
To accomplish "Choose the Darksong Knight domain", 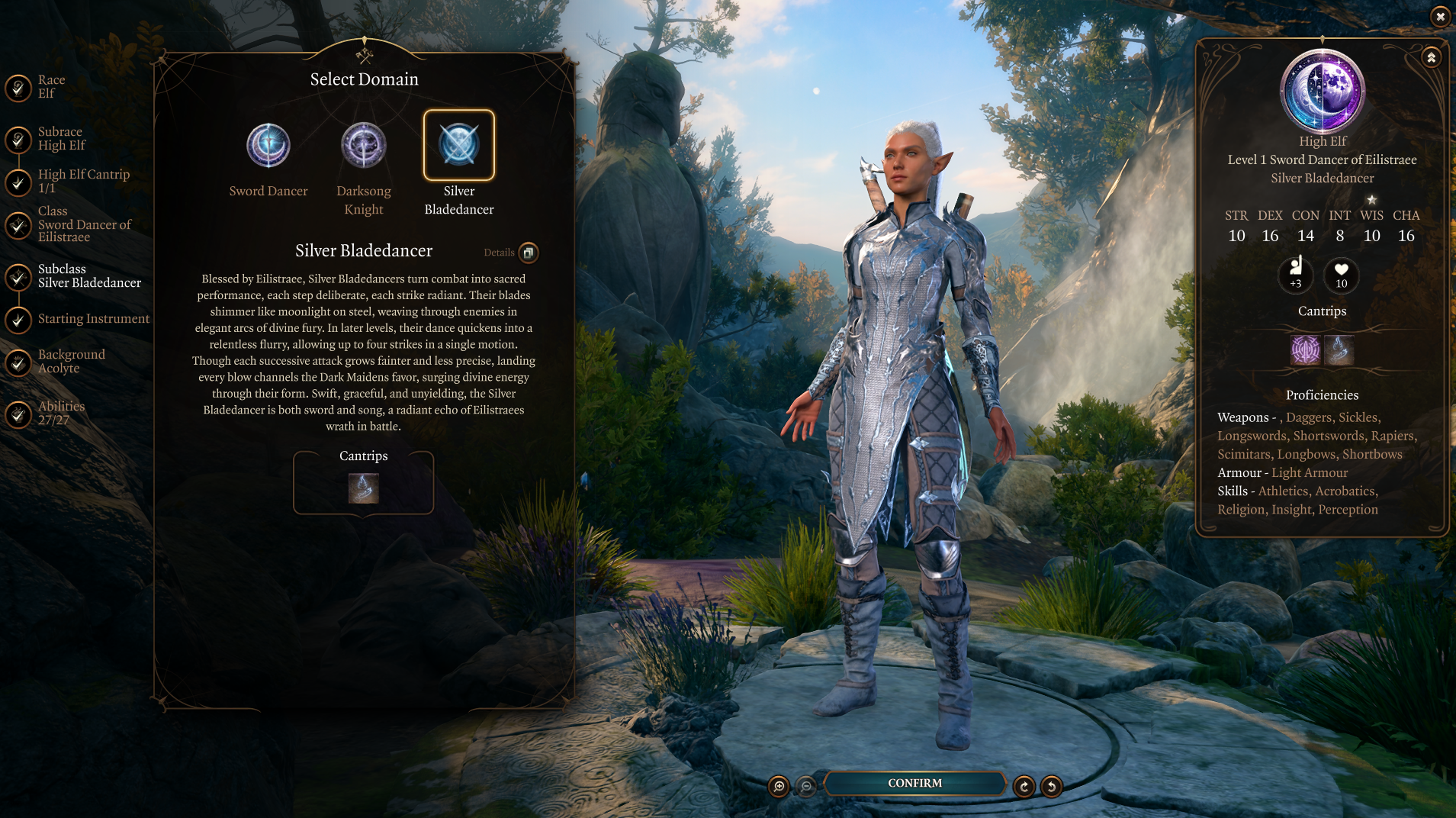I will (364, 146).
